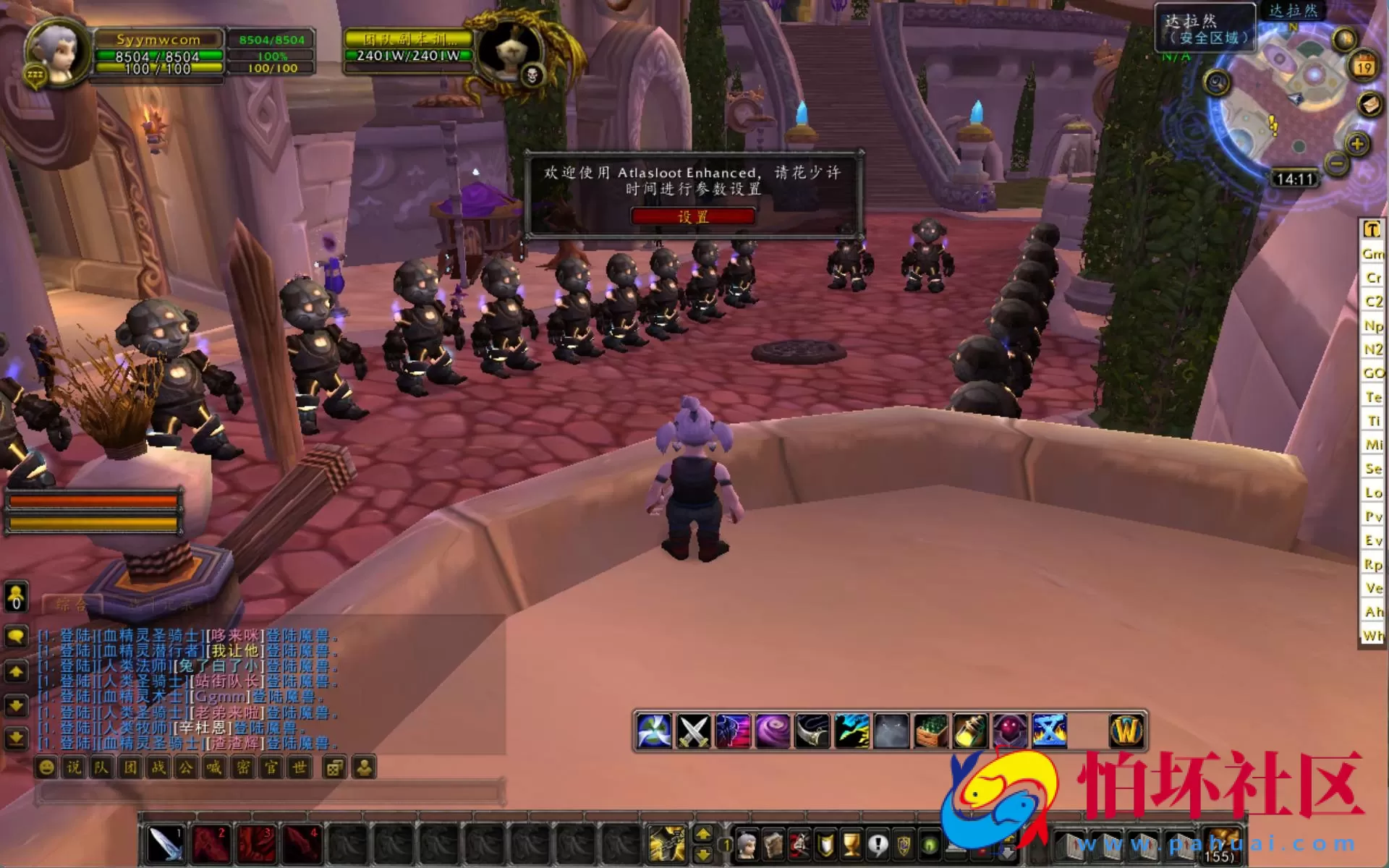This screenshot has height=868, width=1389.
Task: Click the action bar page-up arrow
Action: [x=703, y=834]
